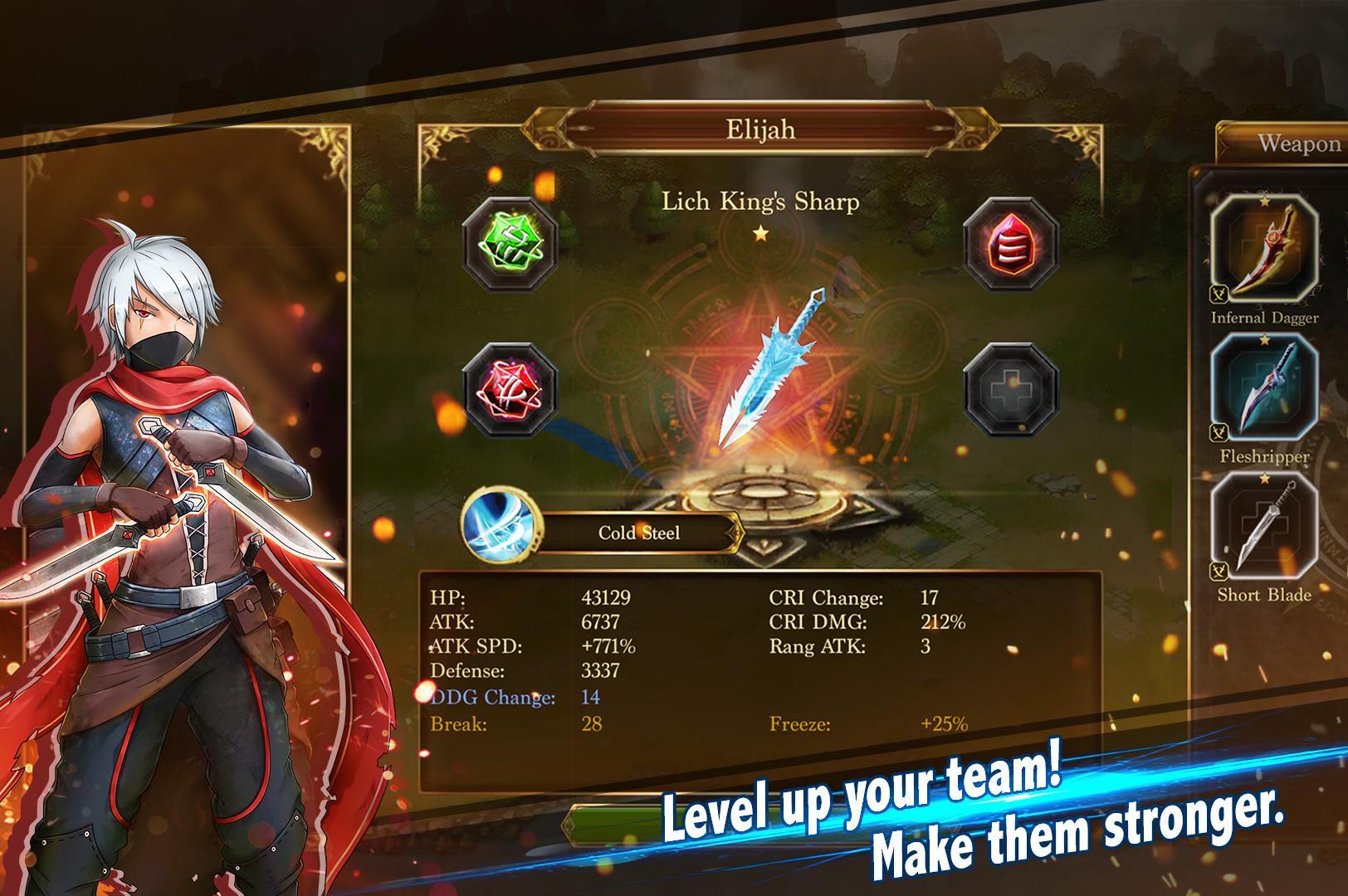The image size is (1348, 896).
Task: Select the green rune gem slot
Action: (510, 245)
